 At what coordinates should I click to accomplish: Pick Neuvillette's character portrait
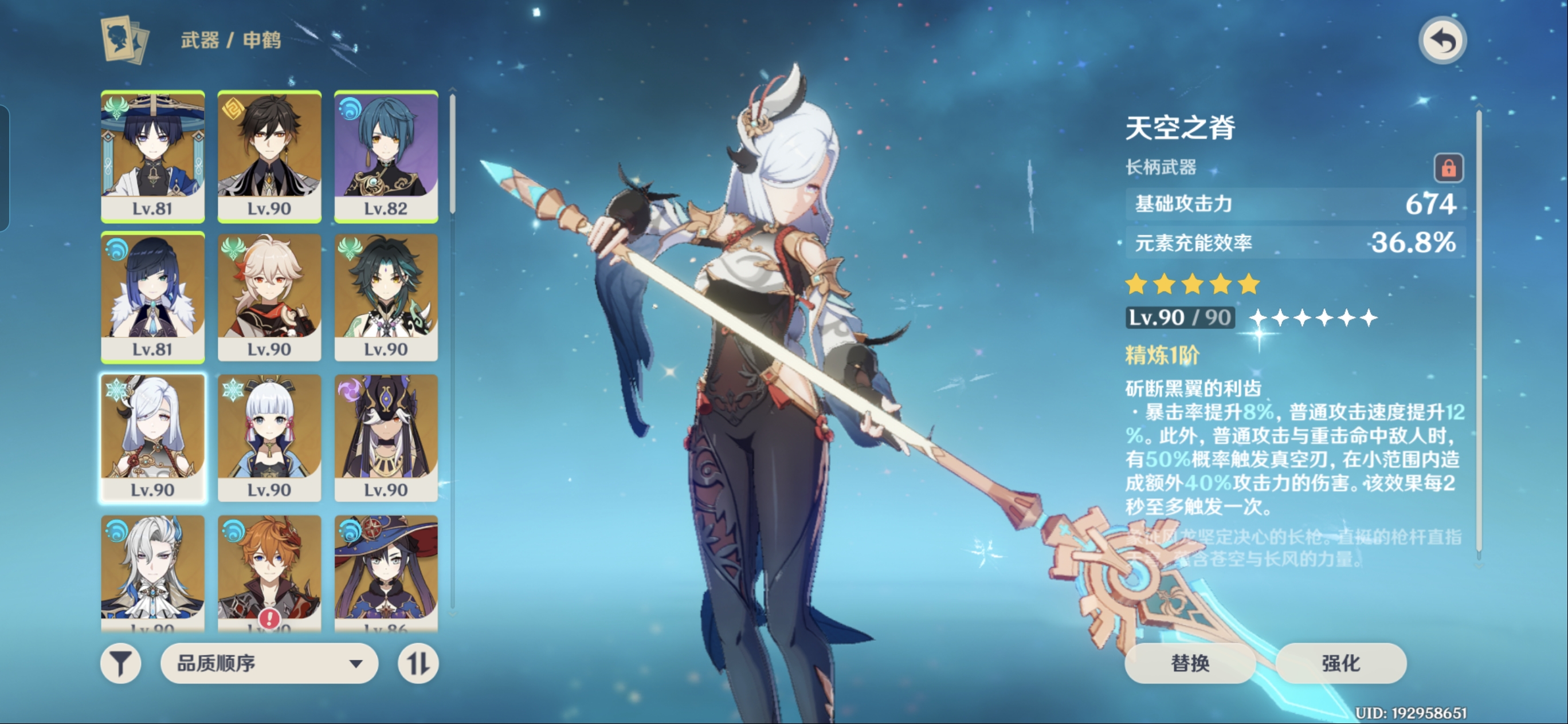[153, 570]
